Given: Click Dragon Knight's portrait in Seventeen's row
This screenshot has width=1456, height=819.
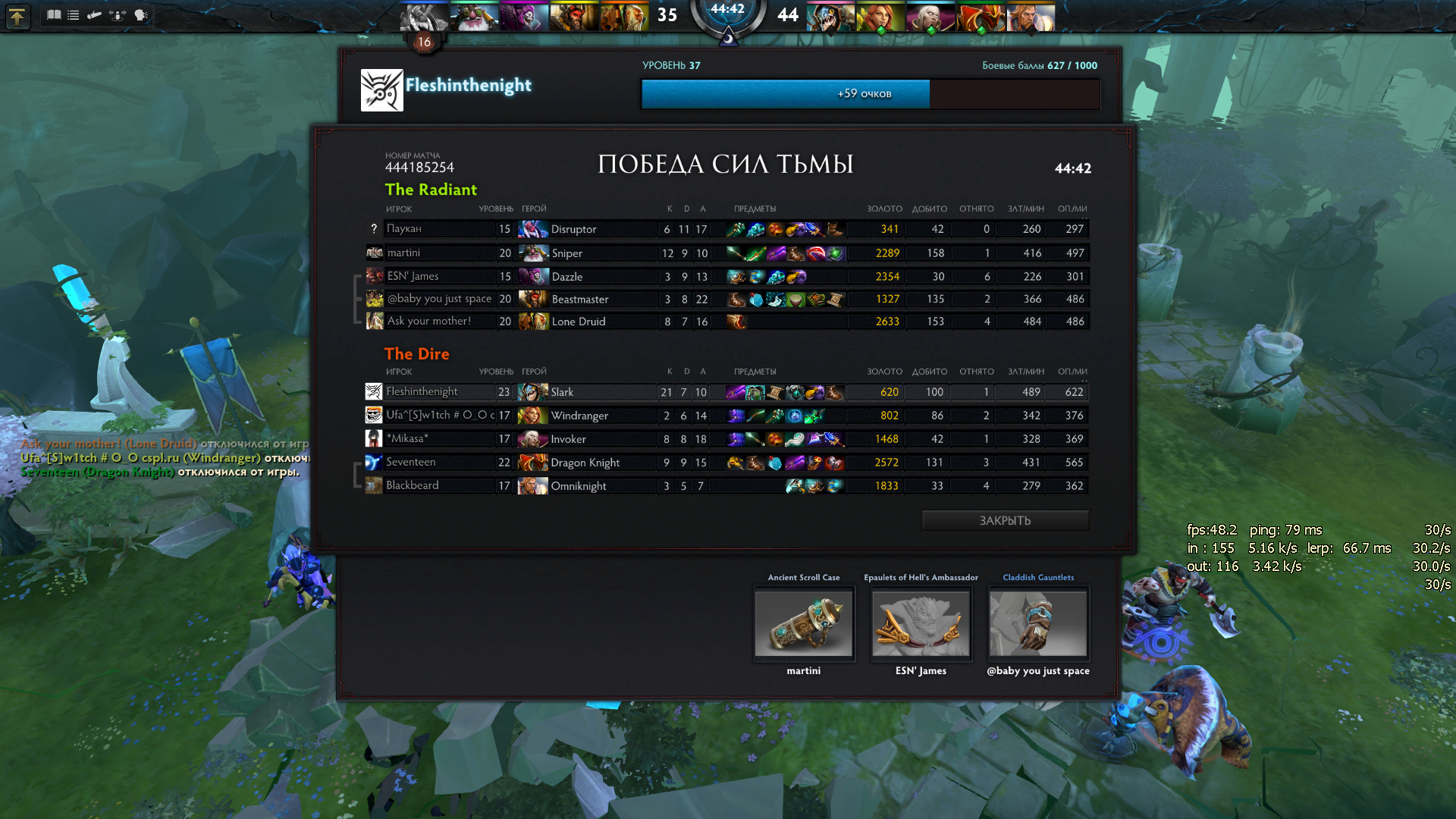Looking at the screenshot, I should click(x=533, y=462).
